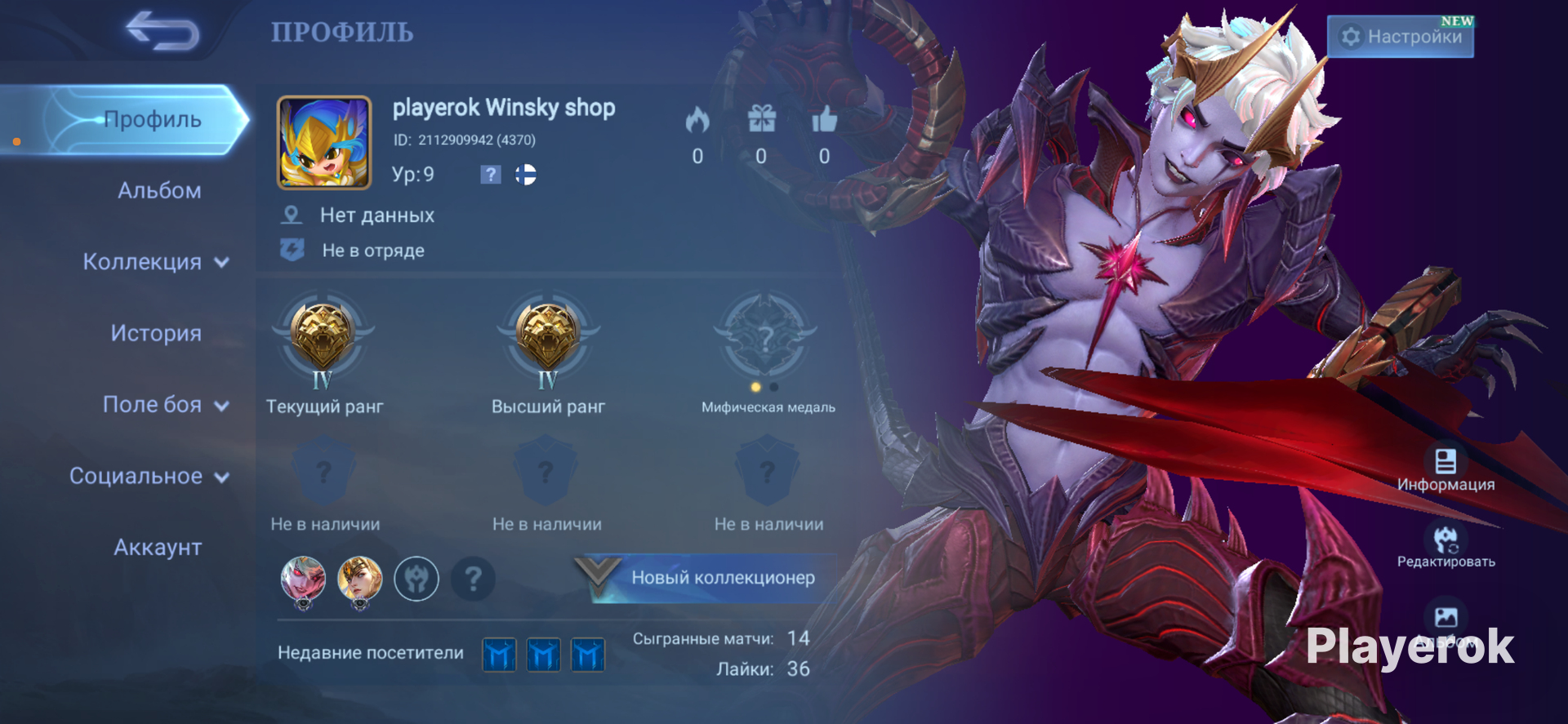
Task: Go back using the return arrow
Action: click(x=163, y=31)
